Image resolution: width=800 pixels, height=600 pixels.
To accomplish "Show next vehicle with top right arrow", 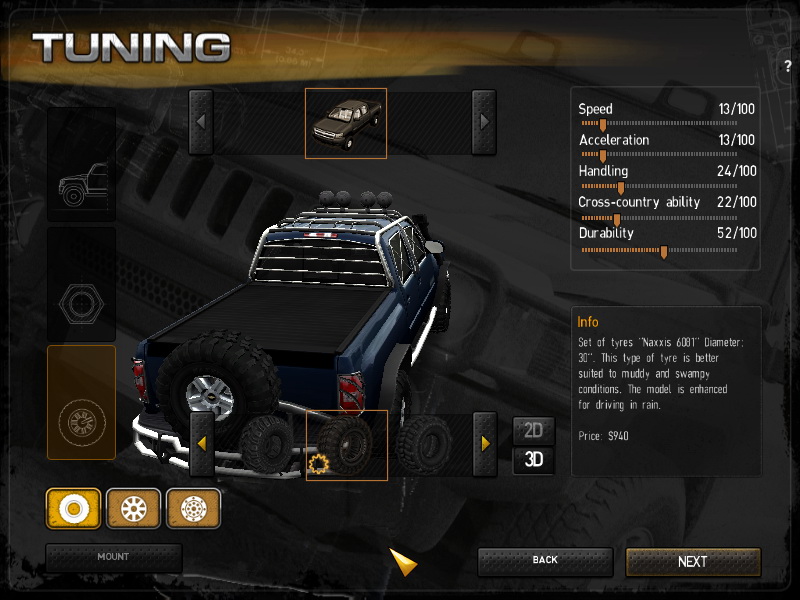I will pos(484,122).
